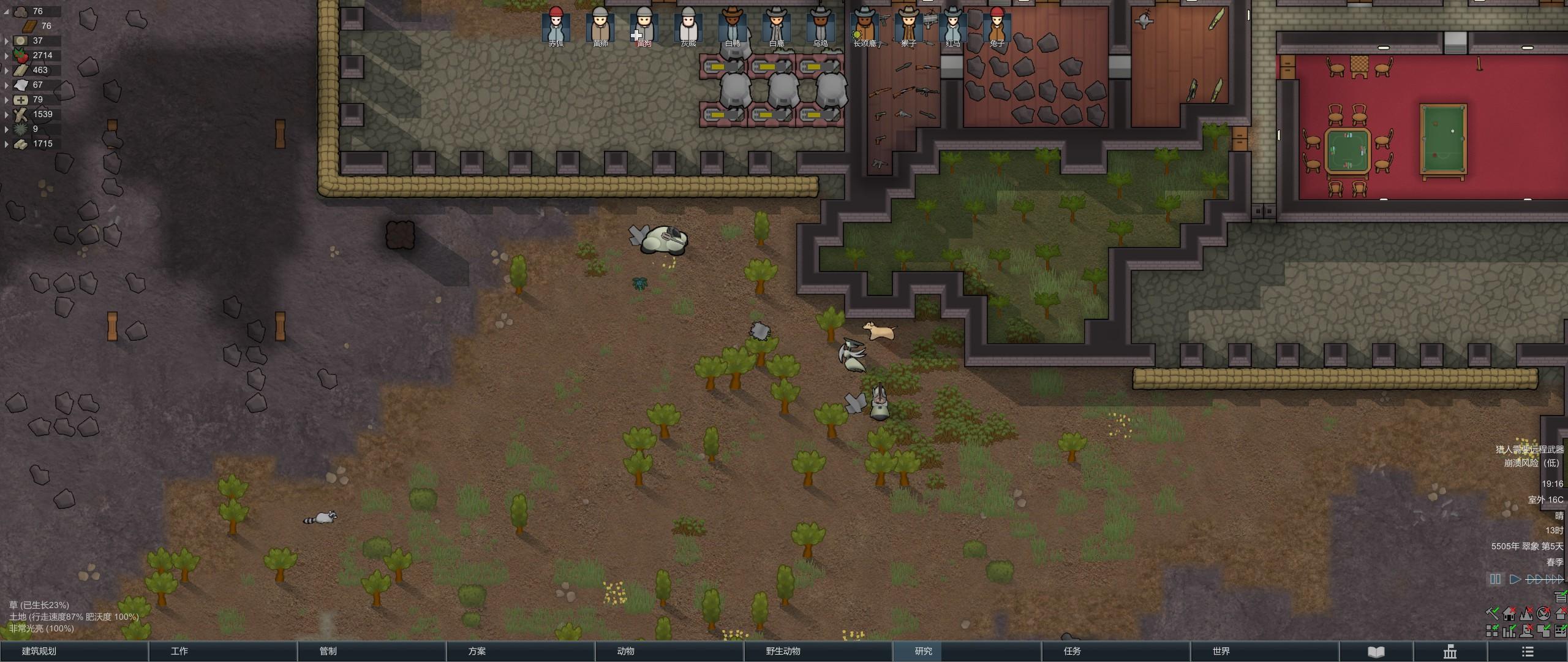Collapse the expanded resource category showing 76

(7, 12)
